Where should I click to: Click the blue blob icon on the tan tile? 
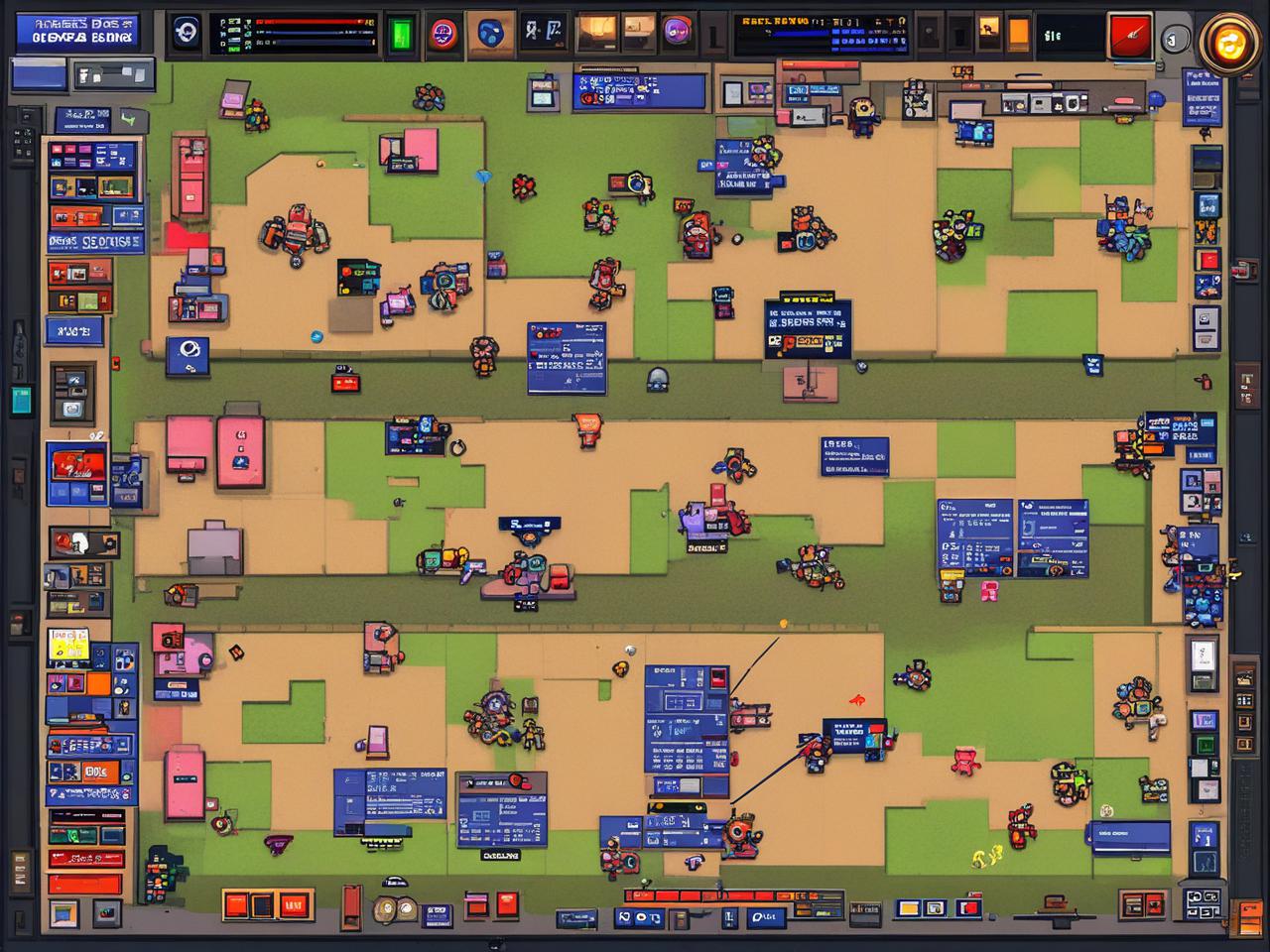(x=491, y=34)
